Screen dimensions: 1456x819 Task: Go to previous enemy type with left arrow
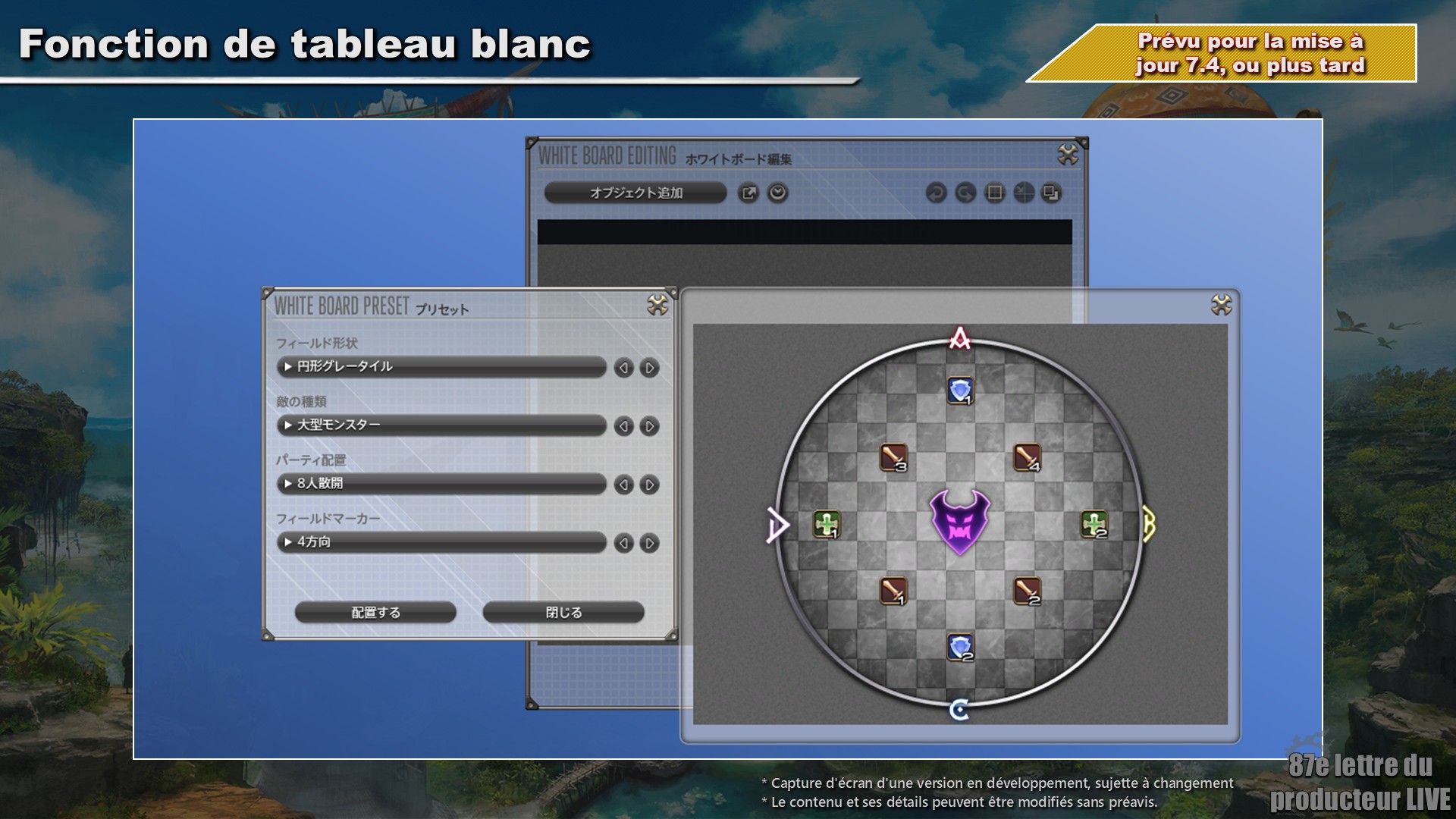[623, 426]
